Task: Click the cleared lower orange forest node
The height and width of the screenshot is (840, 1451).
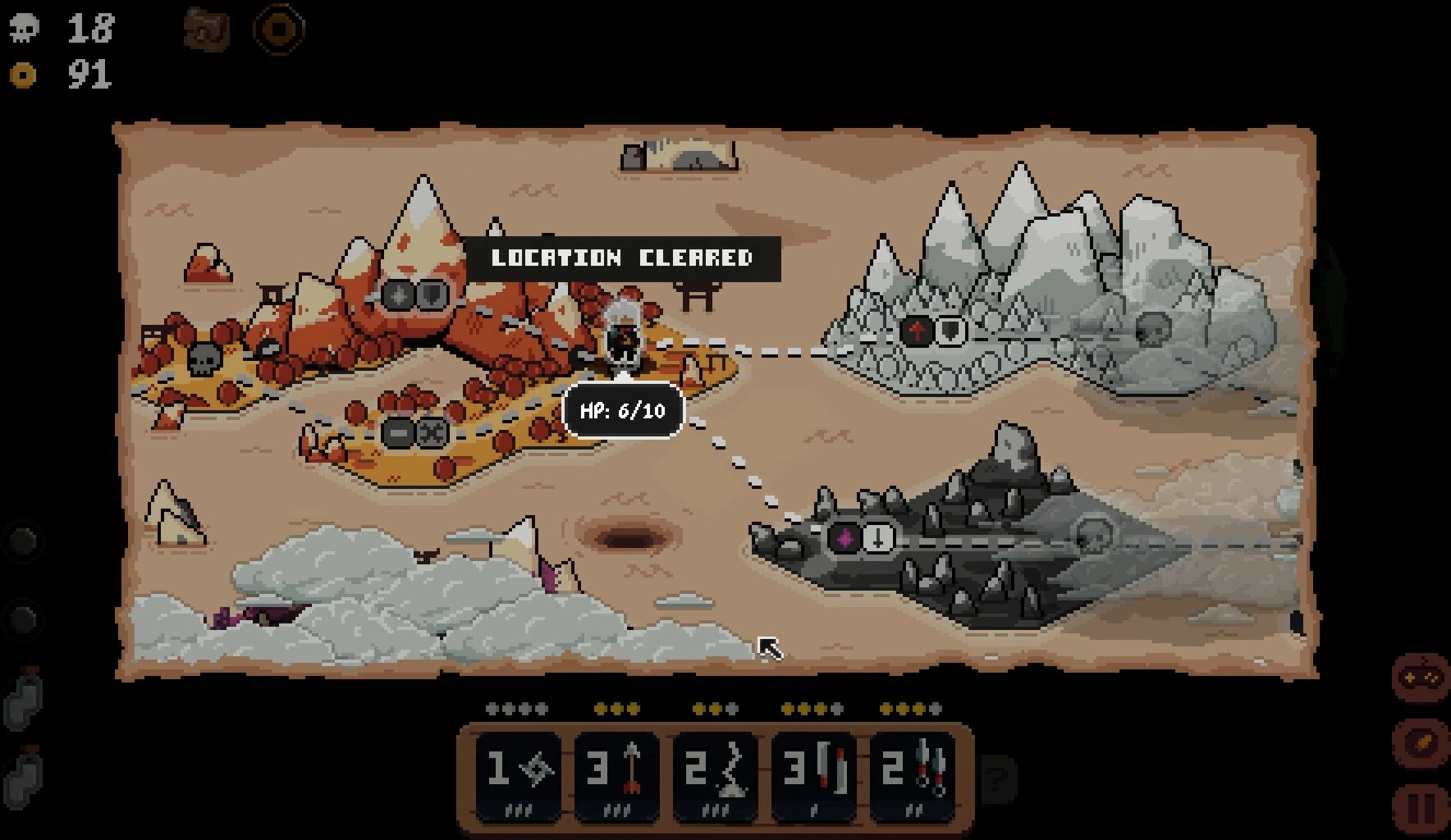Action: pos(415,431)
